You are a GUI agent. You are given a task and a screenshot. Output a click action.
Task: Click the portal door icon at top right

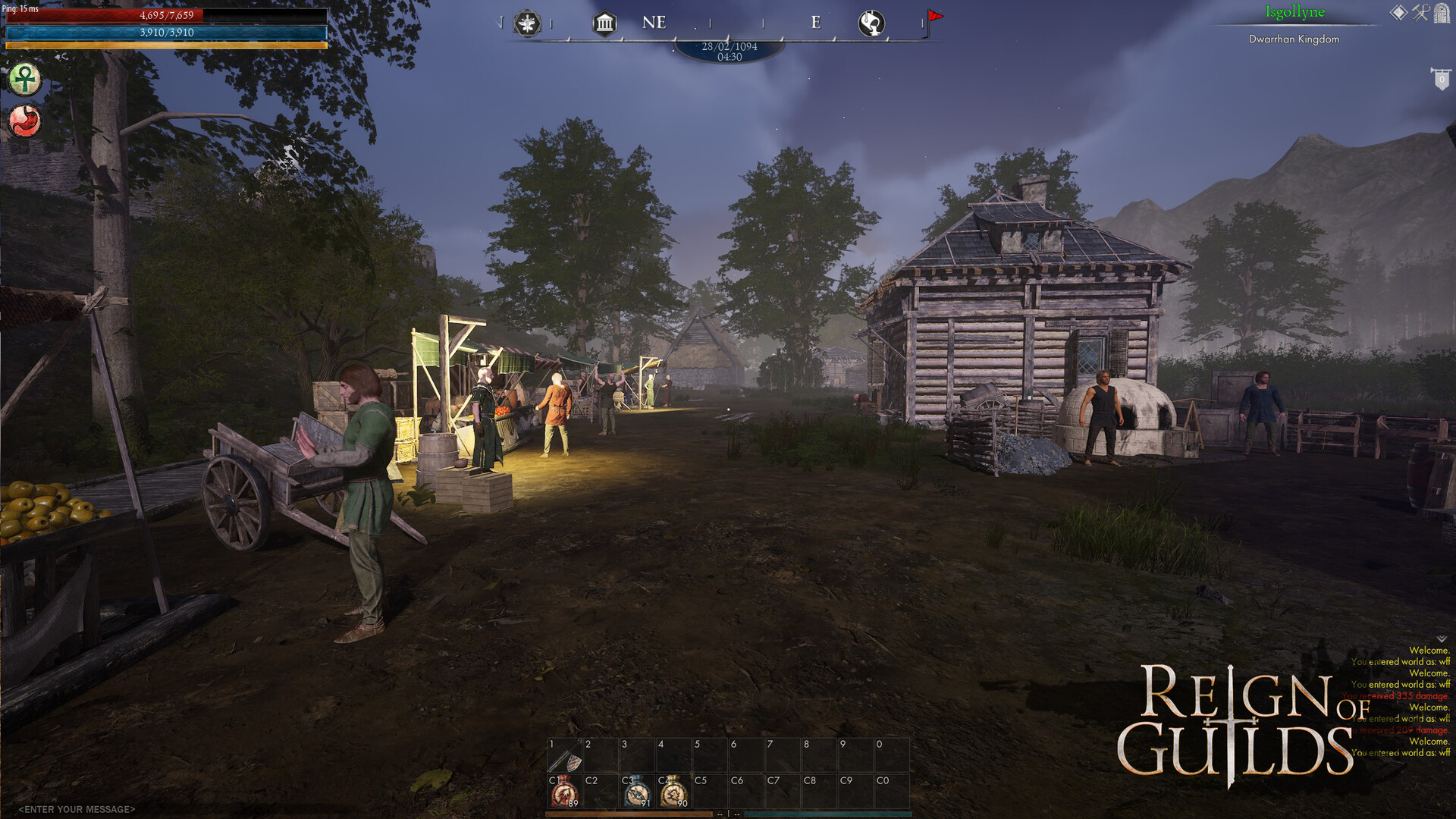[1442, 14]
